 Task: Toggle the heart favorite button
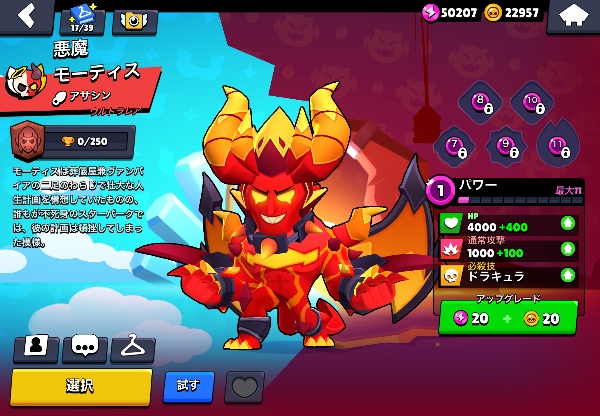pyautogui.click(x=243, y=386)
